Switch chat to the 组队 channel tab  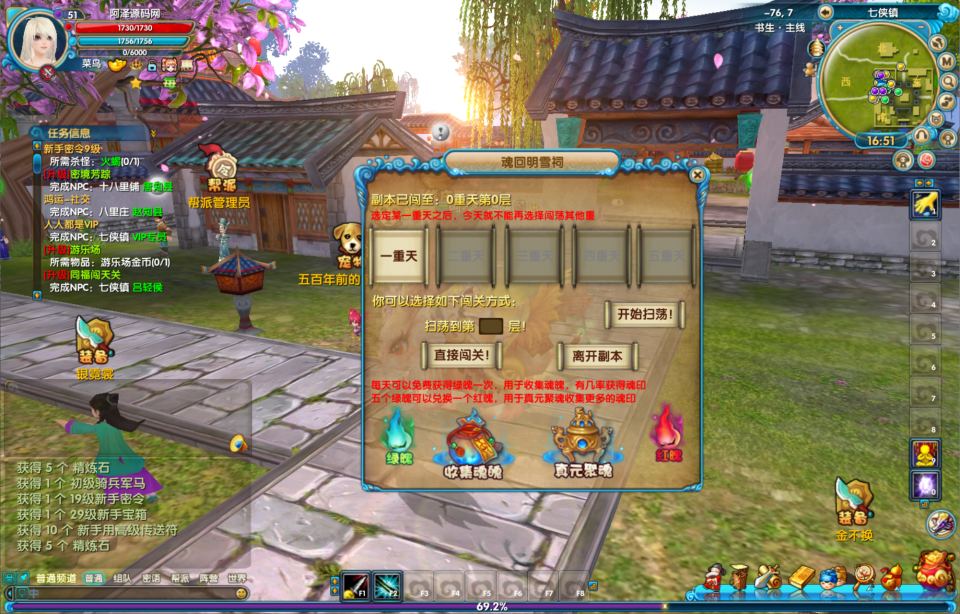(x=122, y=578)
